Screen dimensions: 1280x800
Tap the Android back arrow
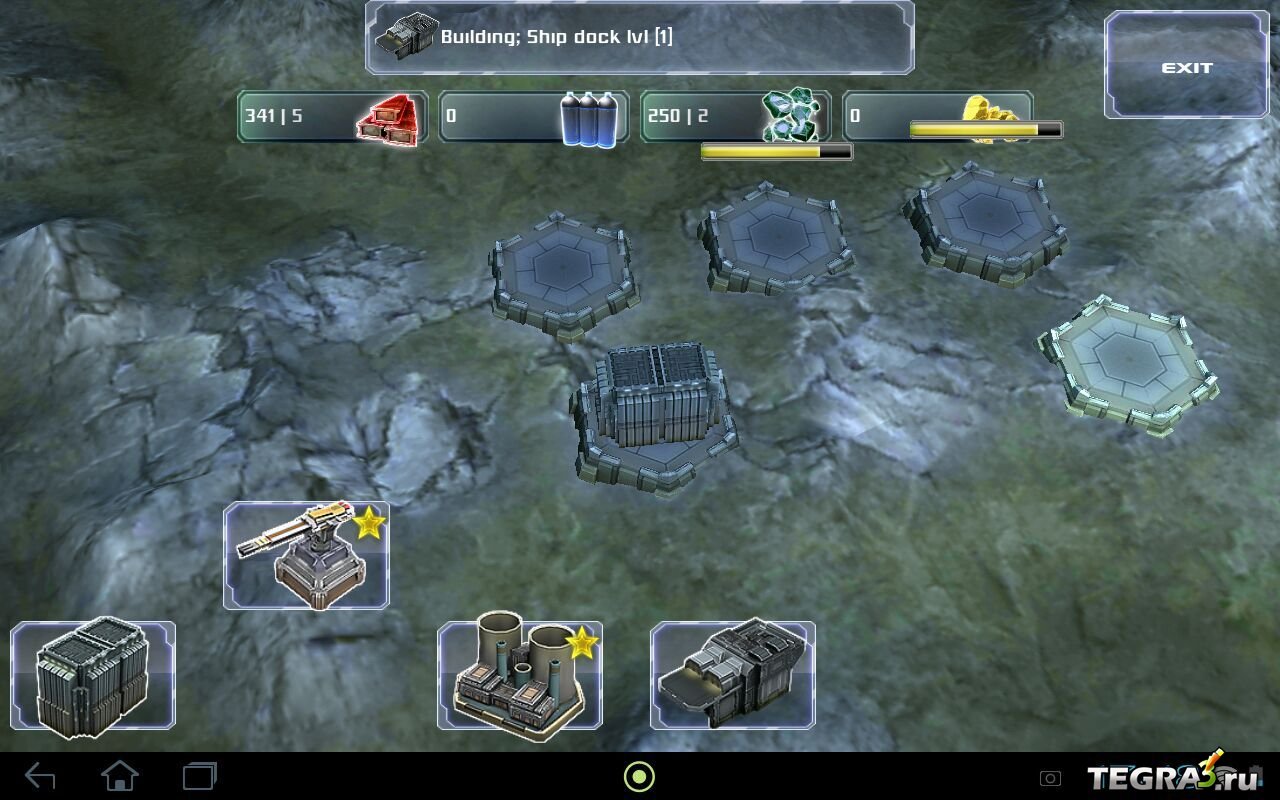pos(40,776)
